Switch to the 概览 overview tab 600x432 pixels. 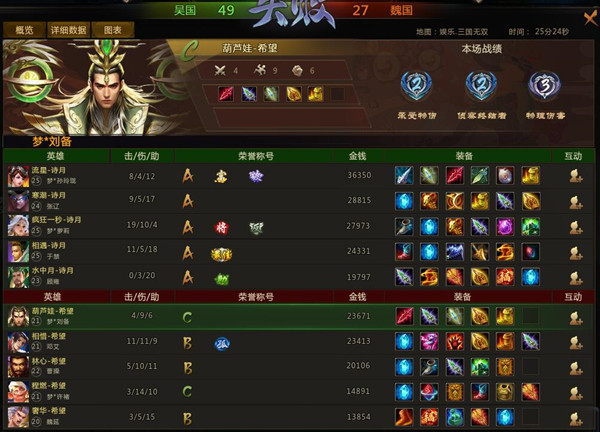24,30
